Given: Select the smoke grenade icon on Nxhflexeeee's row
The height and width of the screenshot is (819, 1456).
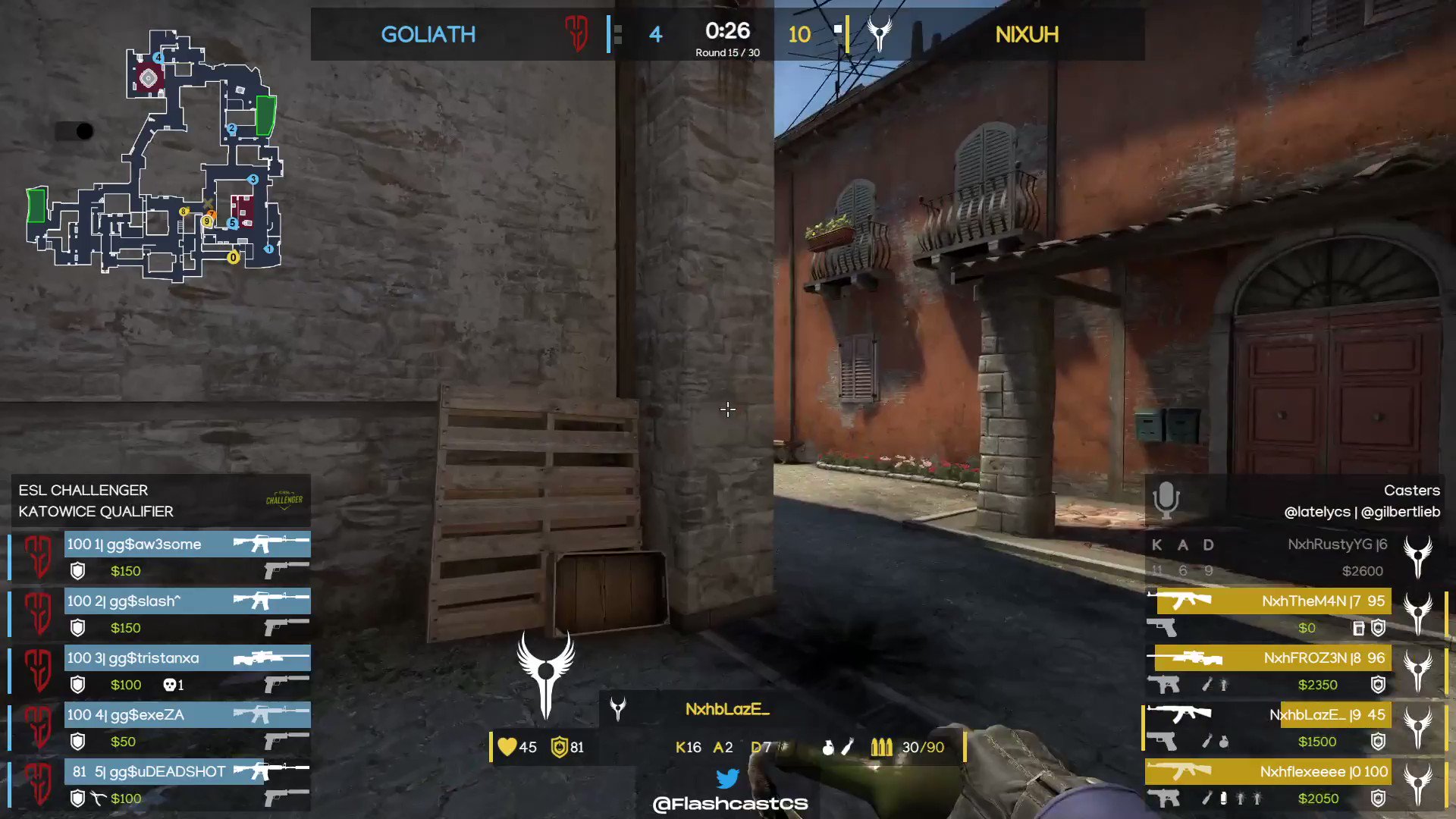Looking at the screenshot, I should 1223,798.
